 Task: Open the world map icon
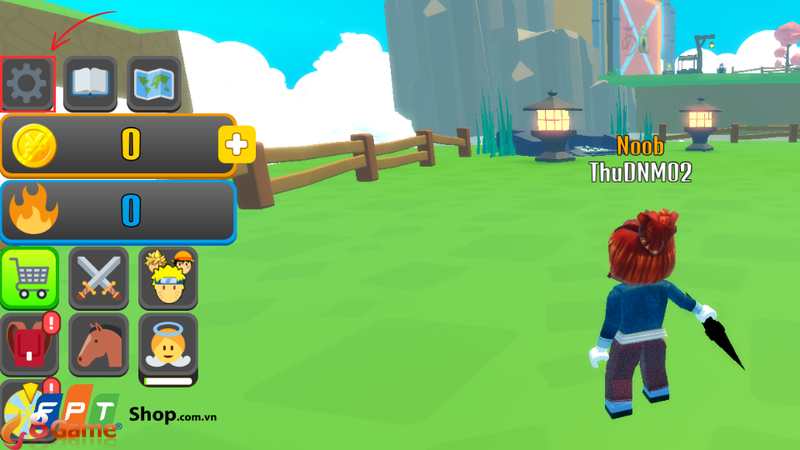click(x=154, y=84)
